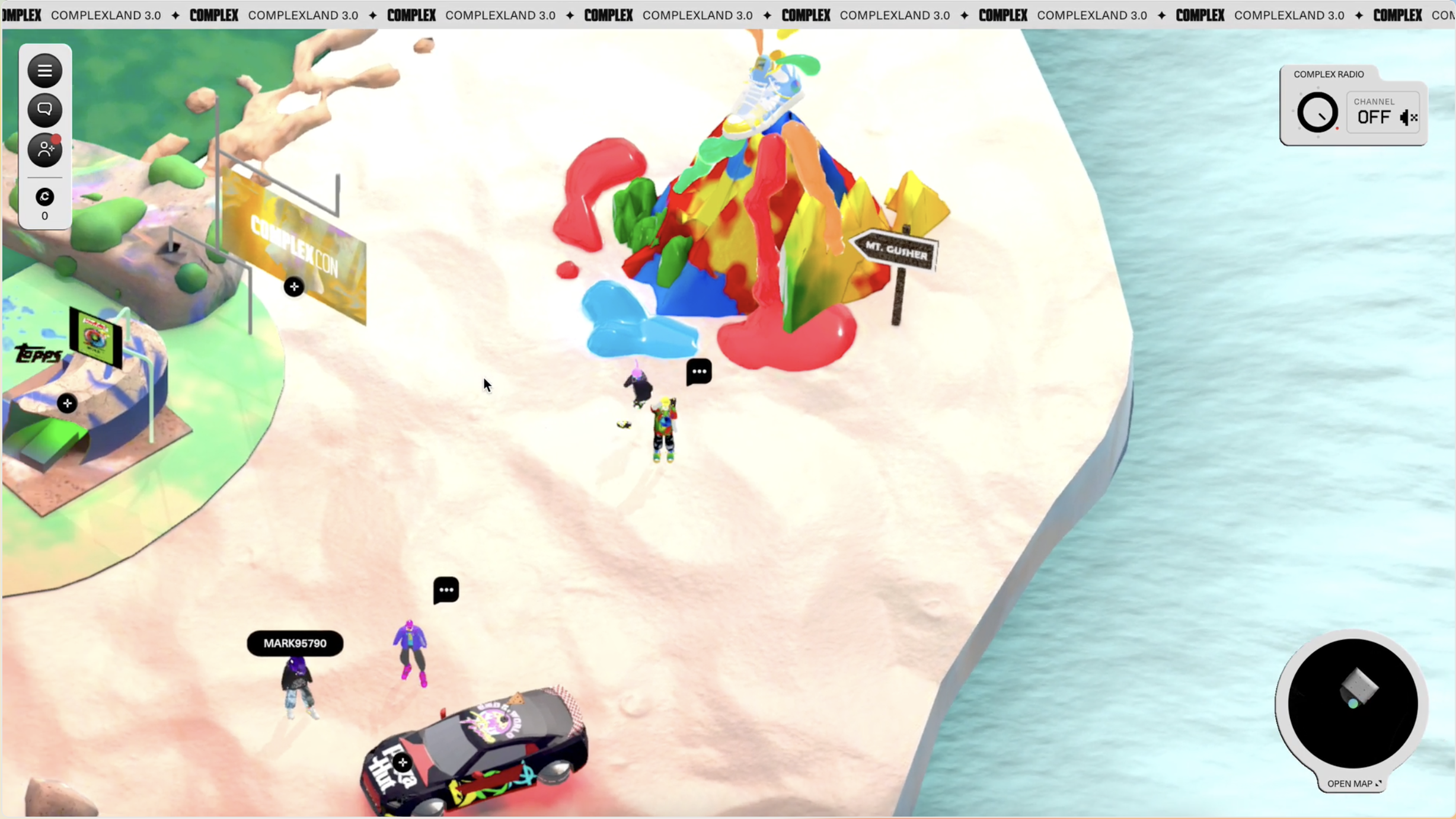The image size is (1456, 819).
Task: Expand the chat bubble above the jacketed avatar
Action: pyautogui.click(x=445, y=589)
